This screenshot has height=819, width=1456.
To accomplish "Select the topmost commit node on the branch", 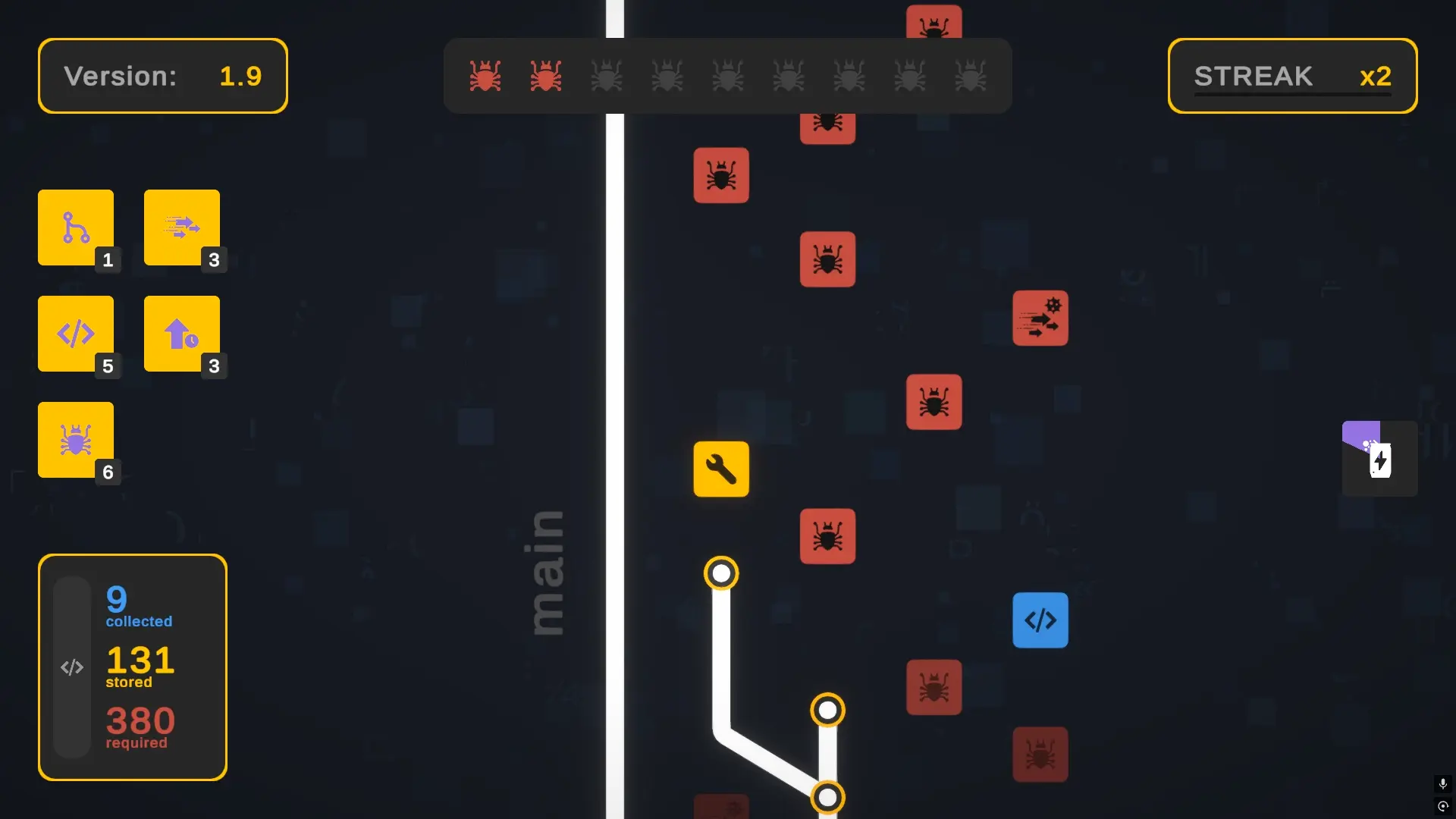I will [721, 573].
